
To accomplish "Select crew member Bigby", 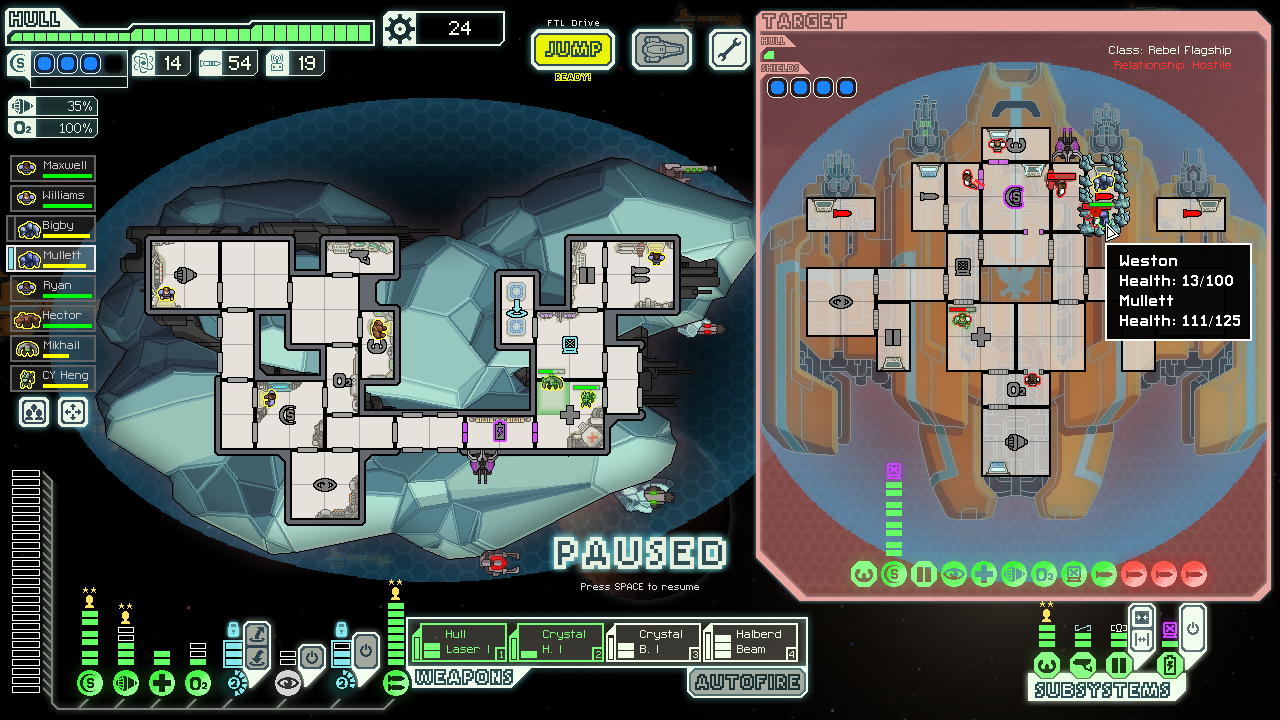I will [52, 226].
